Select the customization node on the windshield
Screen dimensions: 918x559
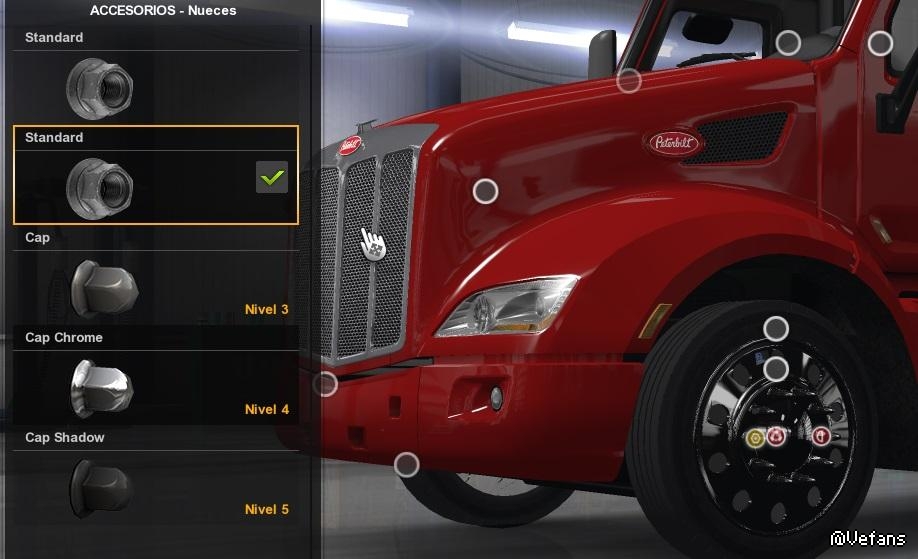pos(788,43)
